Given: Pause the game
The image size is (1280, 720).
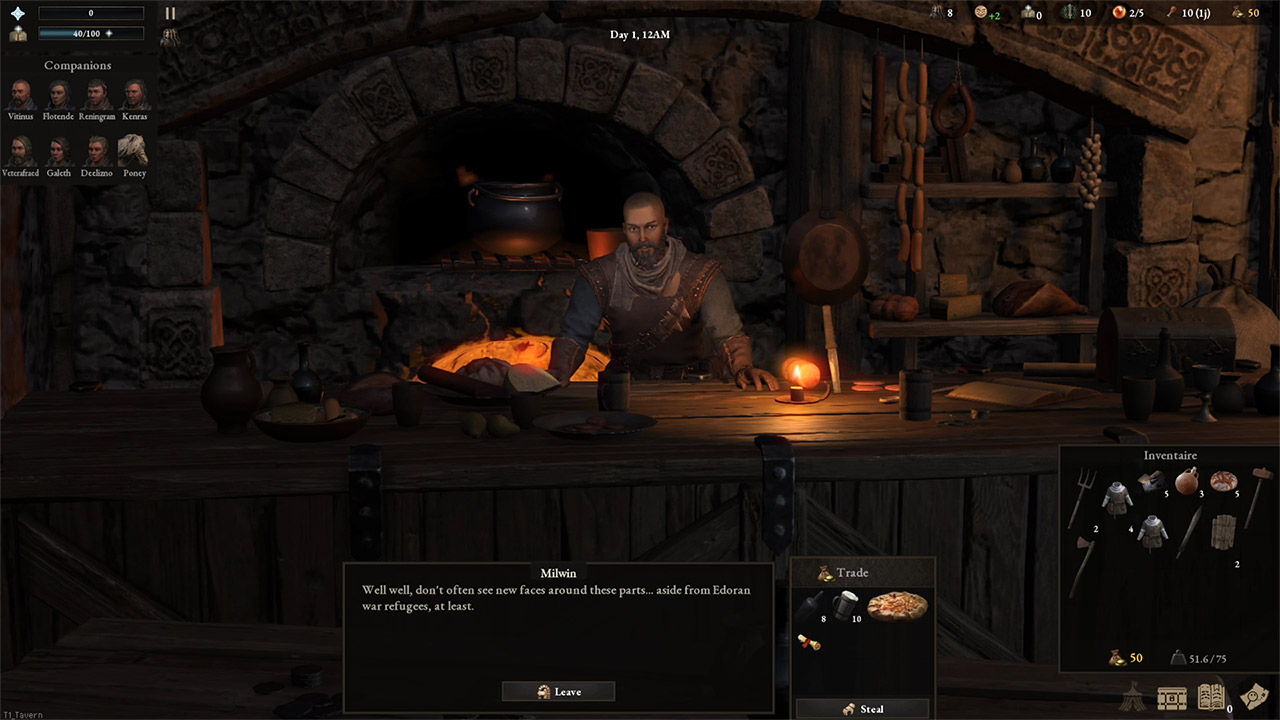Looking at the screenshot, I should (x=170, y=14).
